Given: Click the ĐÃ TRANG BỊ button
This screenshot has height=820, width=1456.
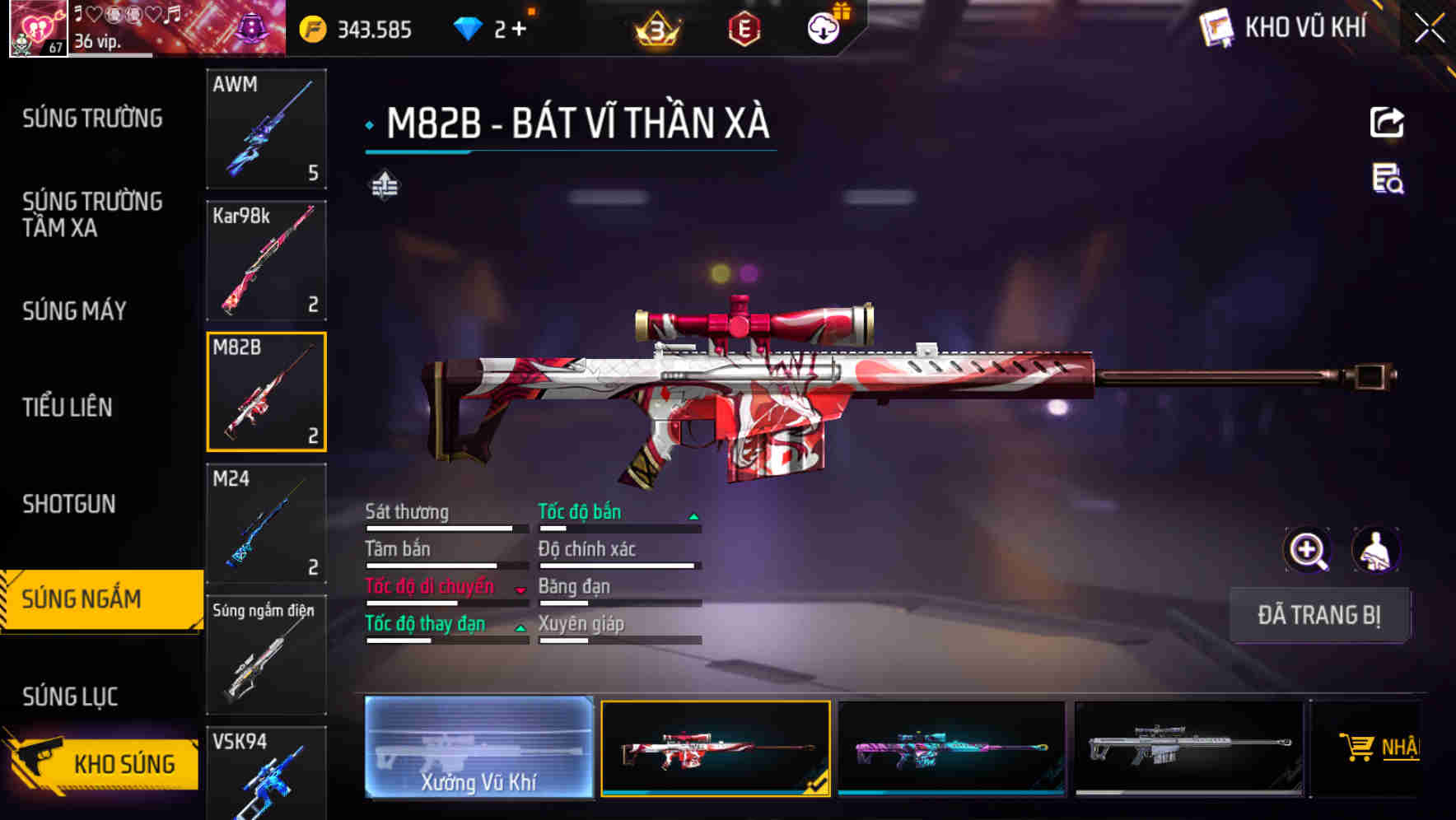Looking at the screenshot, I should pyautogui.click(x=1319, y=615).
